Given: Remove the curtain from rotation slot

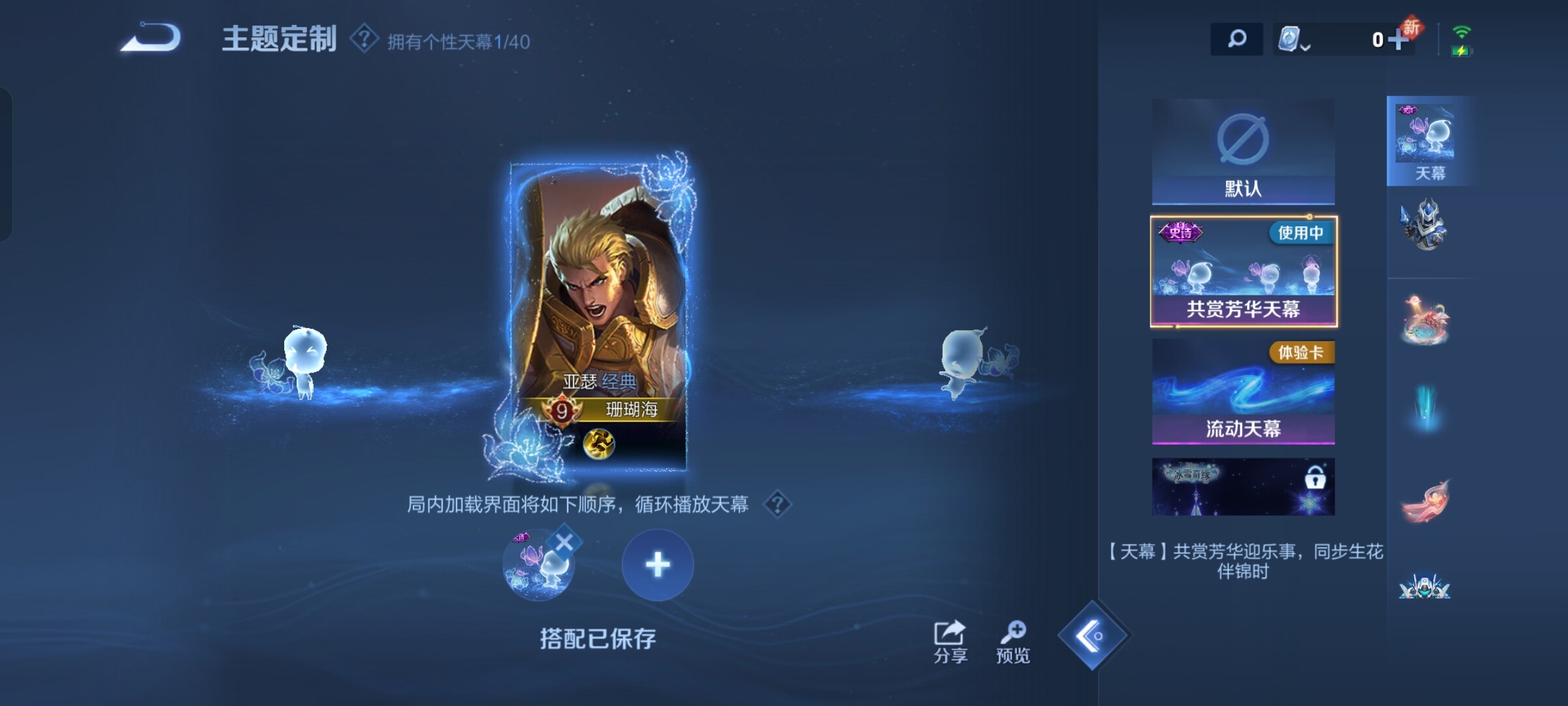Looking at the screenshot, I should tap(564, 542).
